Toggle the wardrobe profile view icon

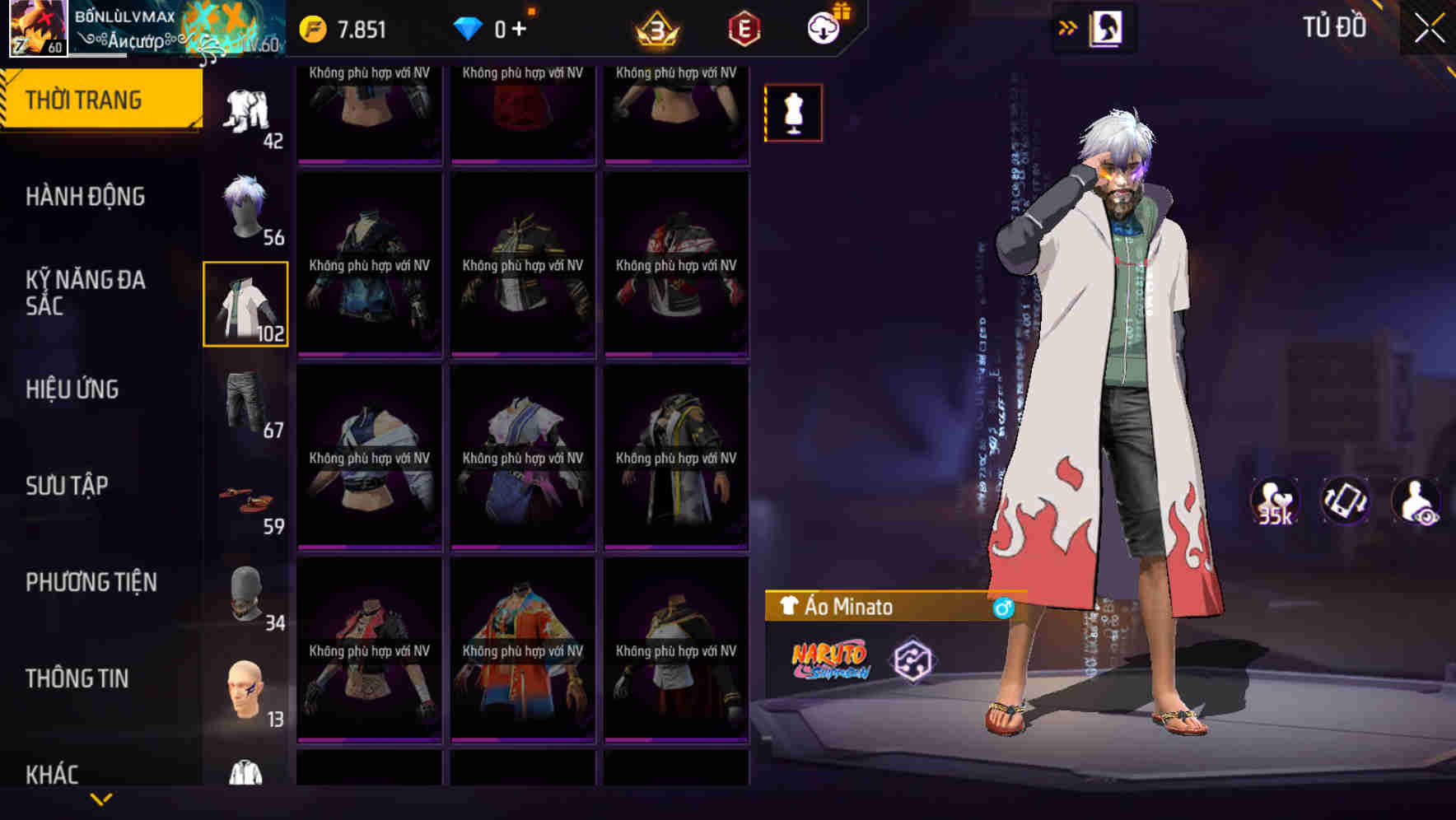coord(1107,26)
